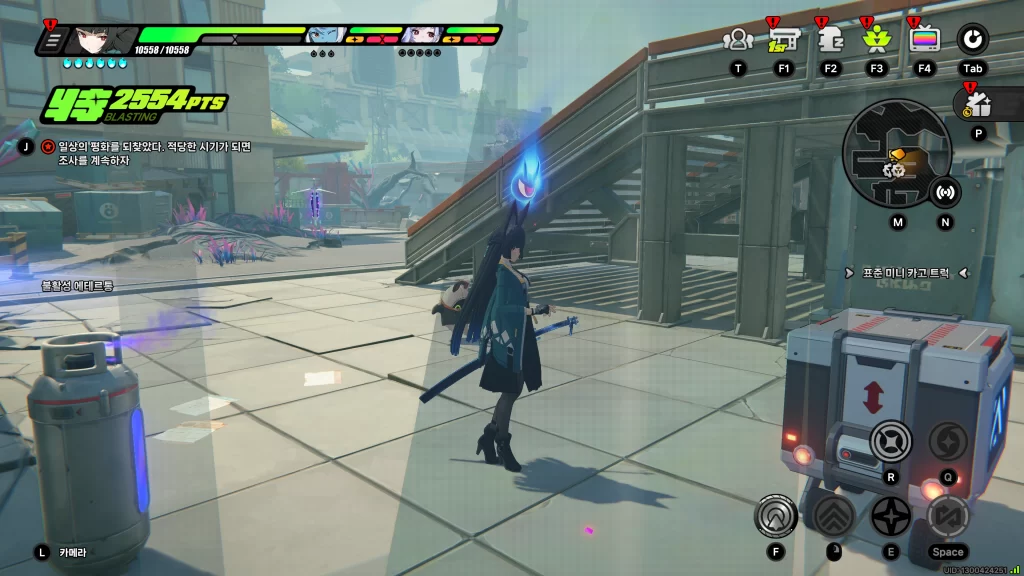Activate the swirl-star chain attack button

946,441
